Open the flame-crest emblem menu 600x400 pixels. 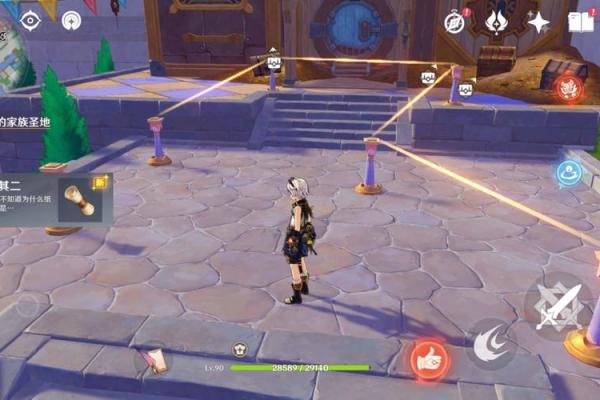coord(497,21)
